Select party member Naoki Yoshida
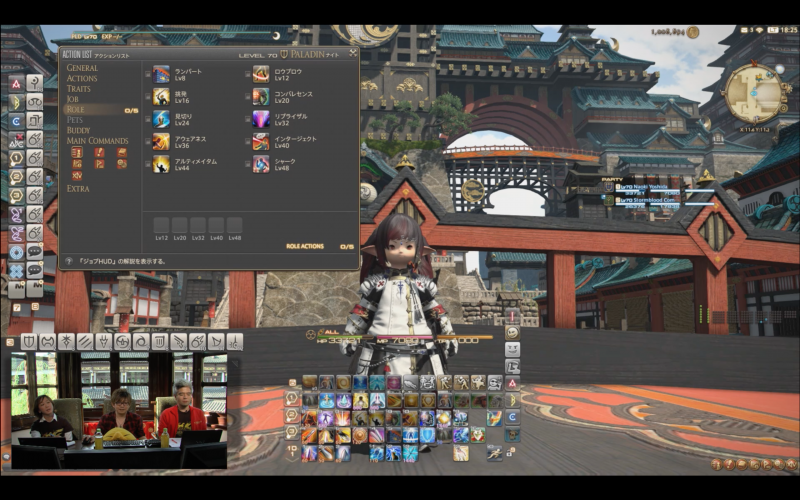The width and height of the screenshot is (800, 500). click(647, 187)
